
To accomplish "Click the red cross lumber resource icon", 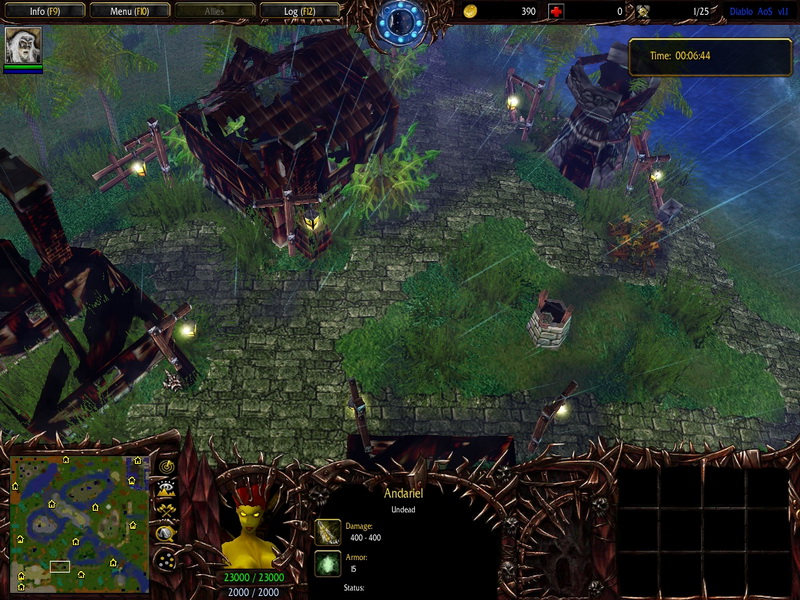I will click(x=556, y=11).
